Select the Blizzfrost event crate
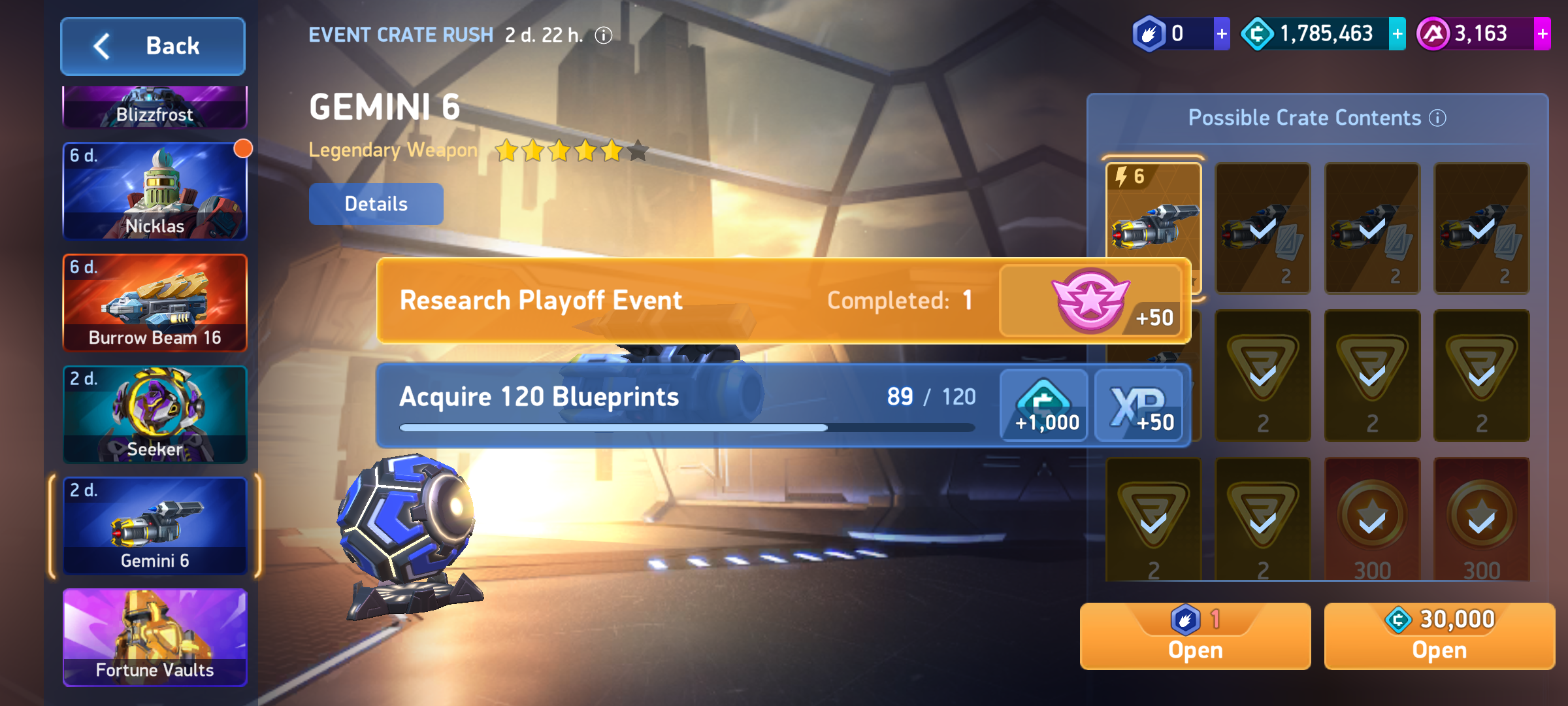 coord(155,108)
